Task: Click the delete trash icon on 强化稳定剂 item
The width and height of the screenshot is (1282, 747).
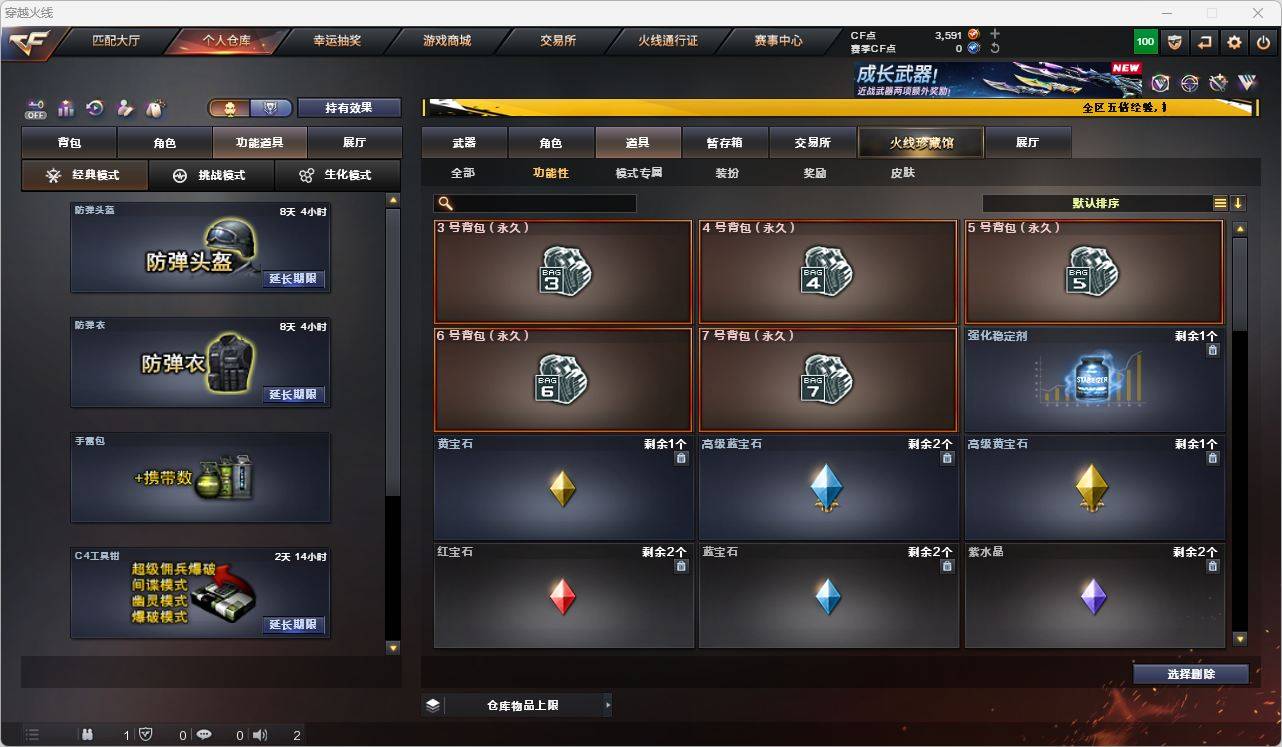Action: pyautogui.click(x=1211, y=350)
